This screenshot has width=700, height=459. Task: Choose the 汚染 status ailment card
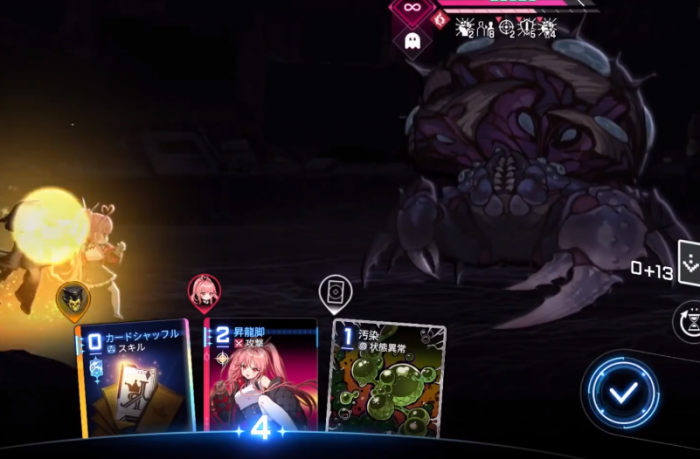[x=386, y=378]
